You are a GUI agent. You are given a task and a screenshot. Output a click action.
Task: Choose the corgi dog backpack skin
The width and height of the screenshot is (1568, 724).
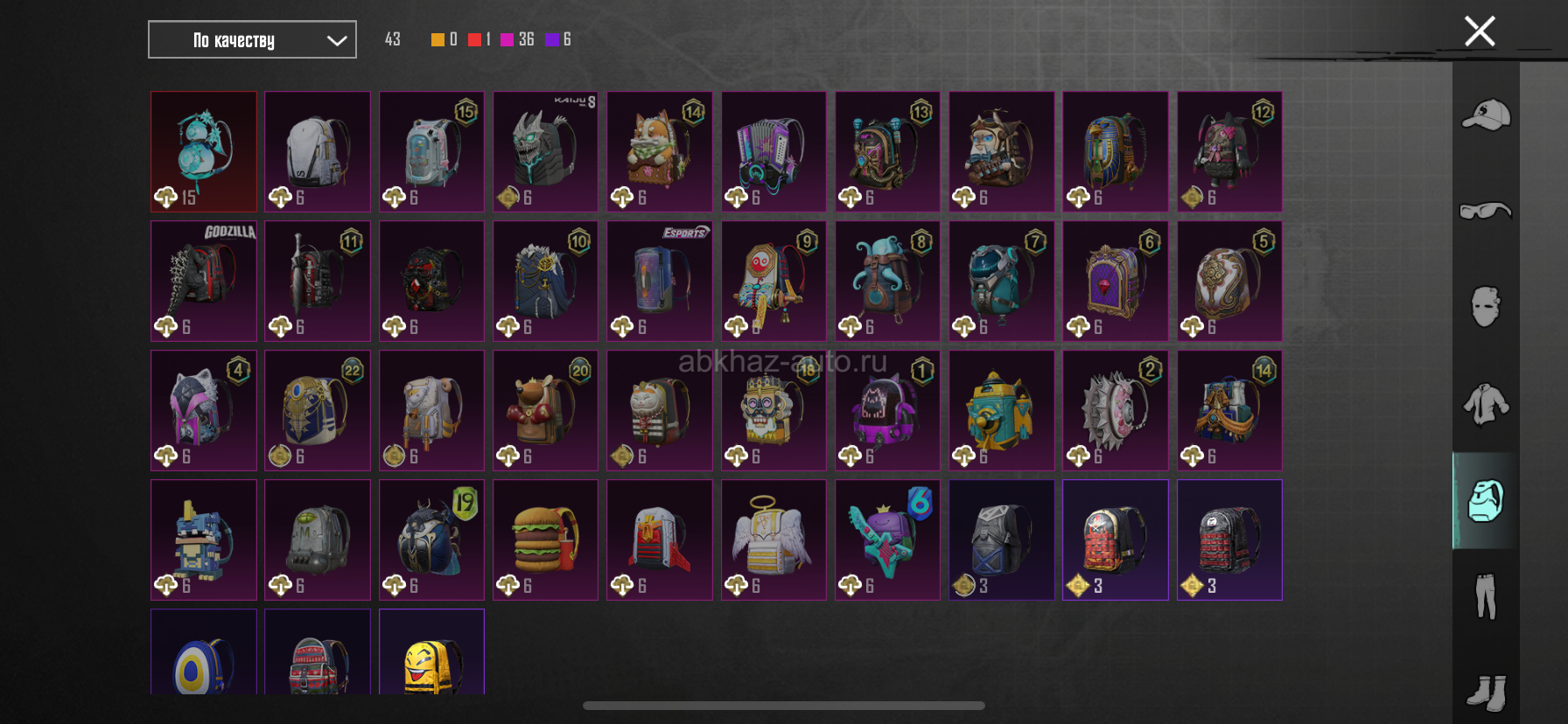pyautogui.click(x=660, y=151)
